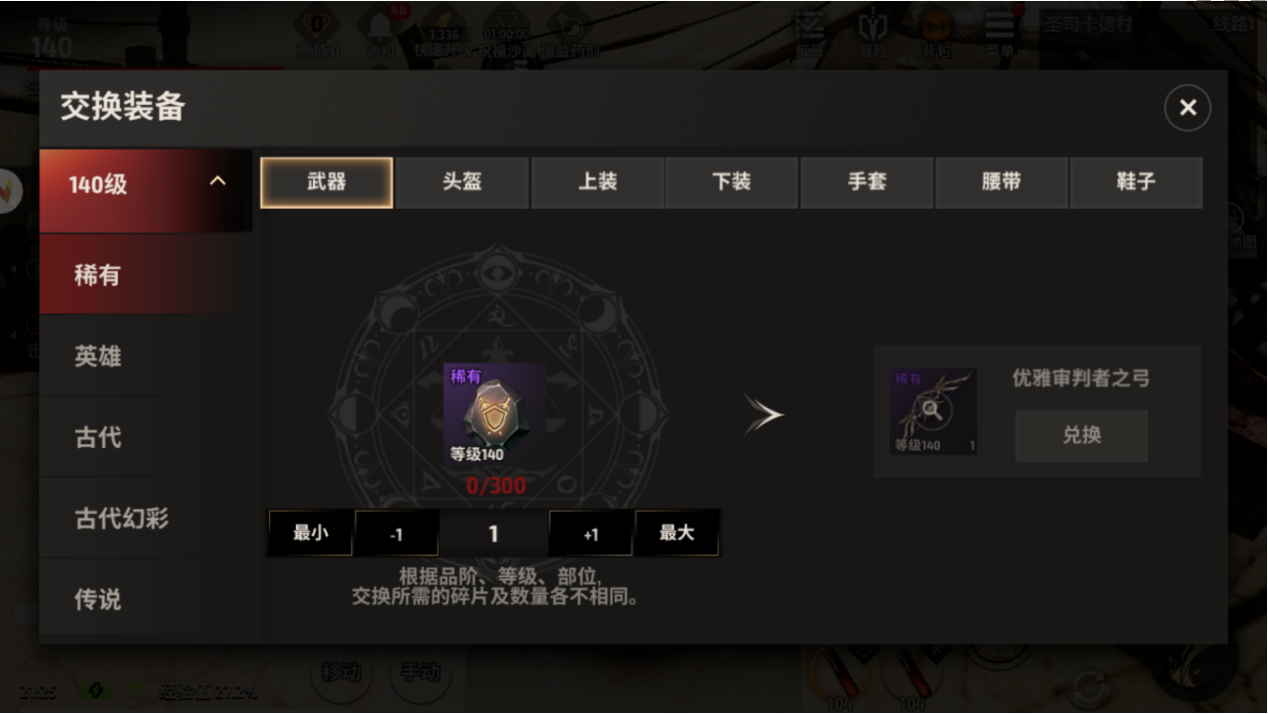Open the 腰带 belt tab
Screen dimensions: 1268x714
point(1001,182)
